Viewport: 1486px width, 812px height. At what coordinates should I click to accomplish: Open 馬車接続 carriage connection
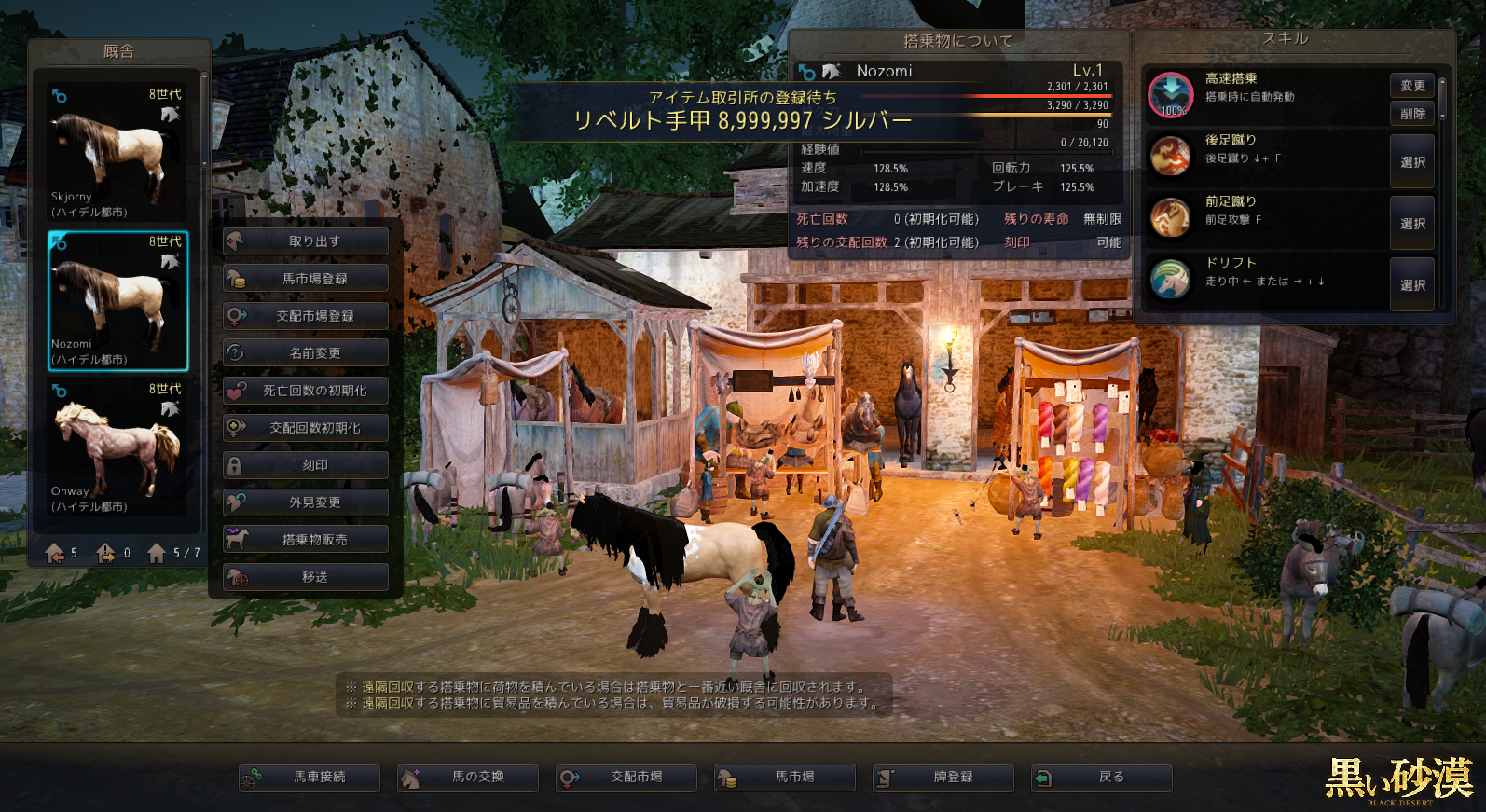(310, 778)
